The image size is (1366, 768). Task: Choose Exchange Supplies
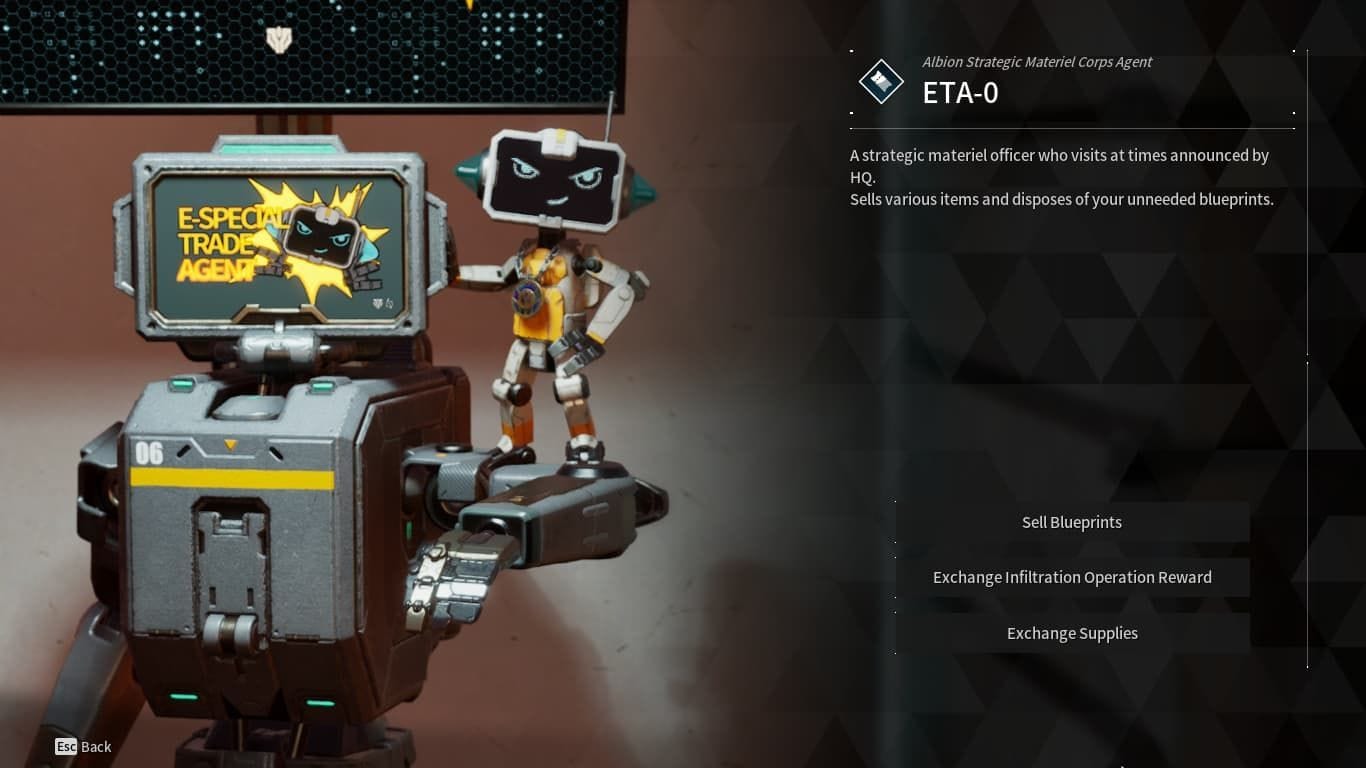tap(1071, 633)
